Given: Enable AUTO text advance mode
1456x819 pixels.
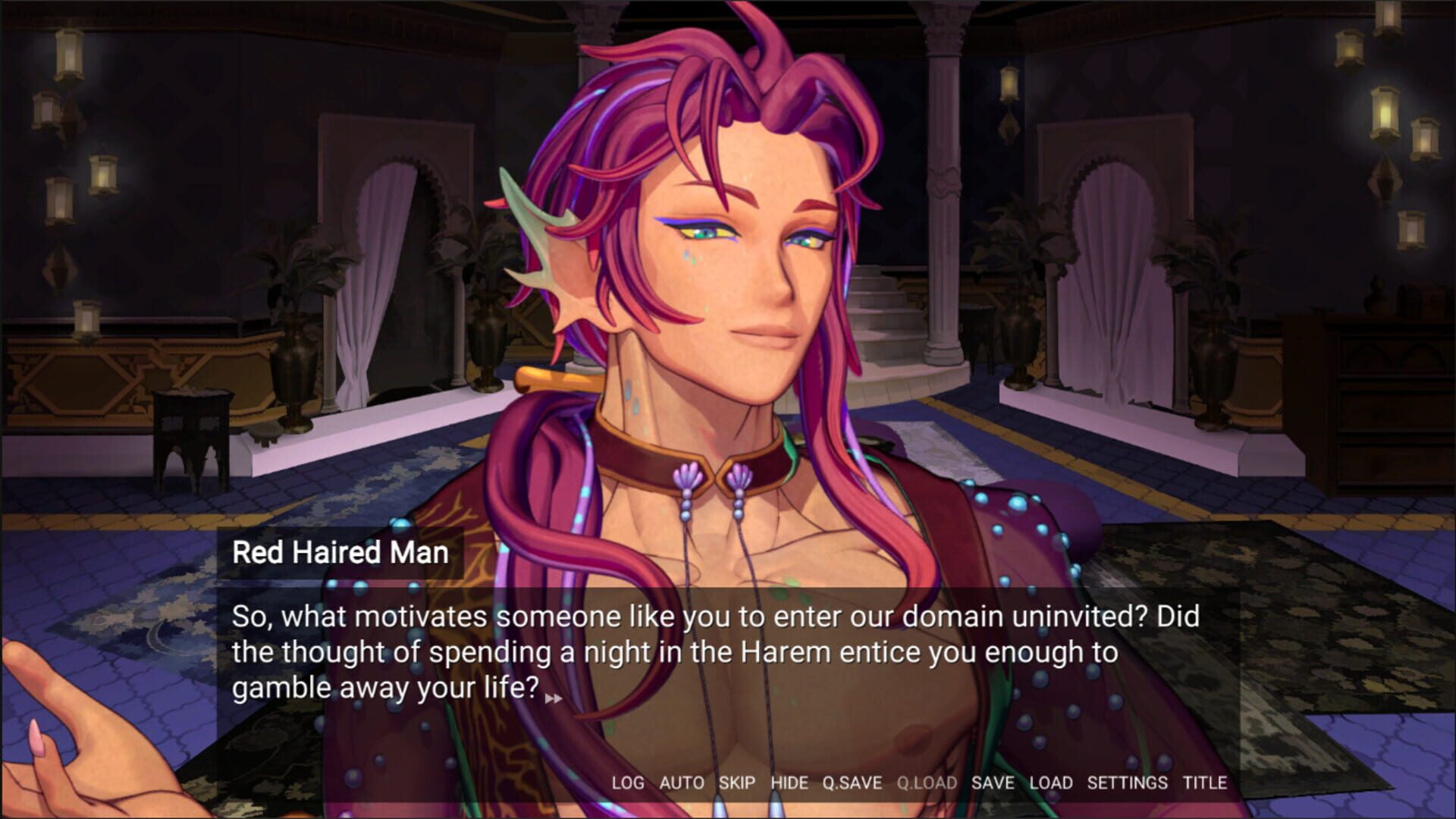Looking at the screenshot, I should point(682,784).
